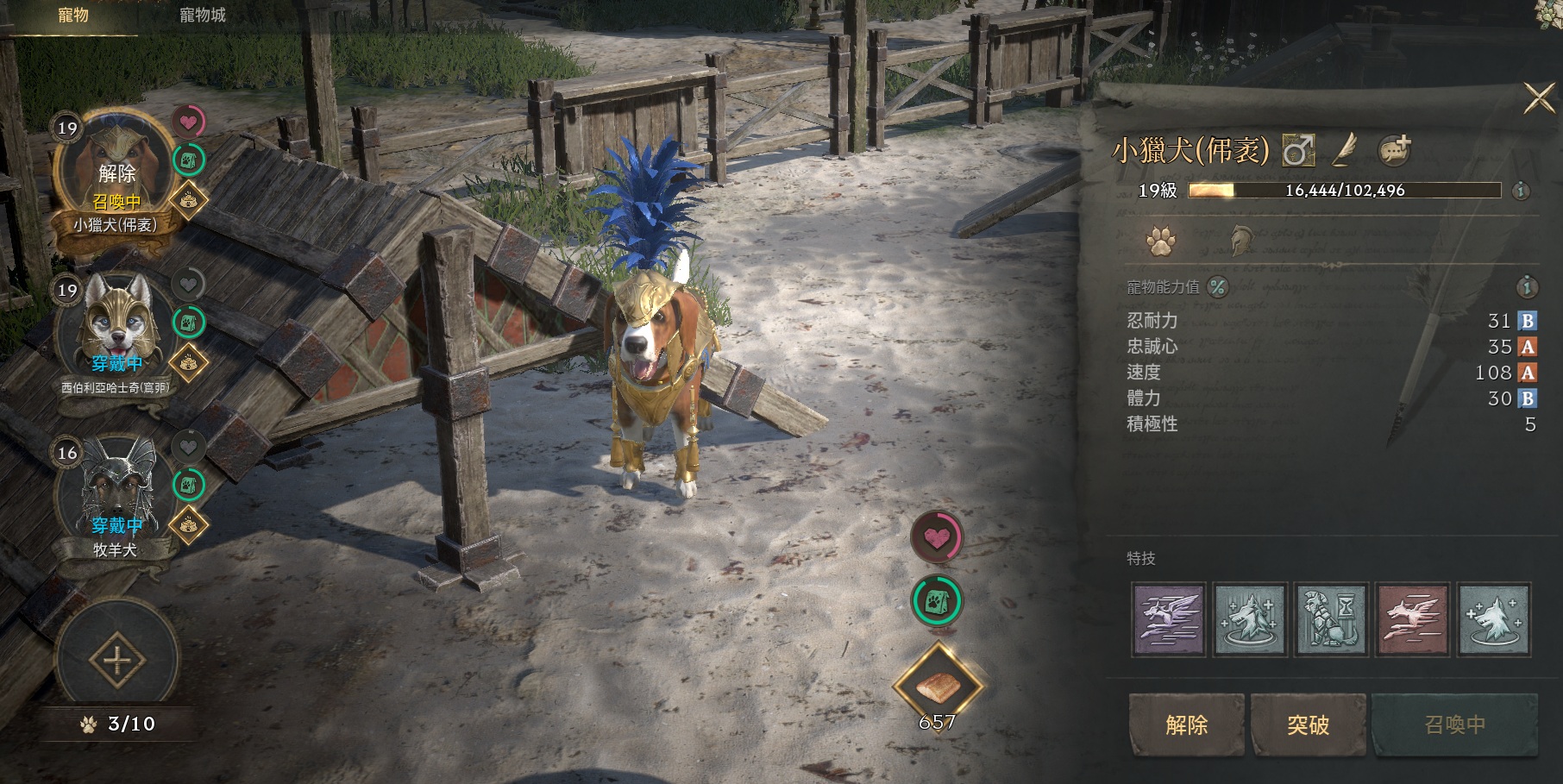Image resolution: width=1563 pixels, height=784 pixels.
Task: Open the paw print pet tab
Action: tap(1160, 241)
